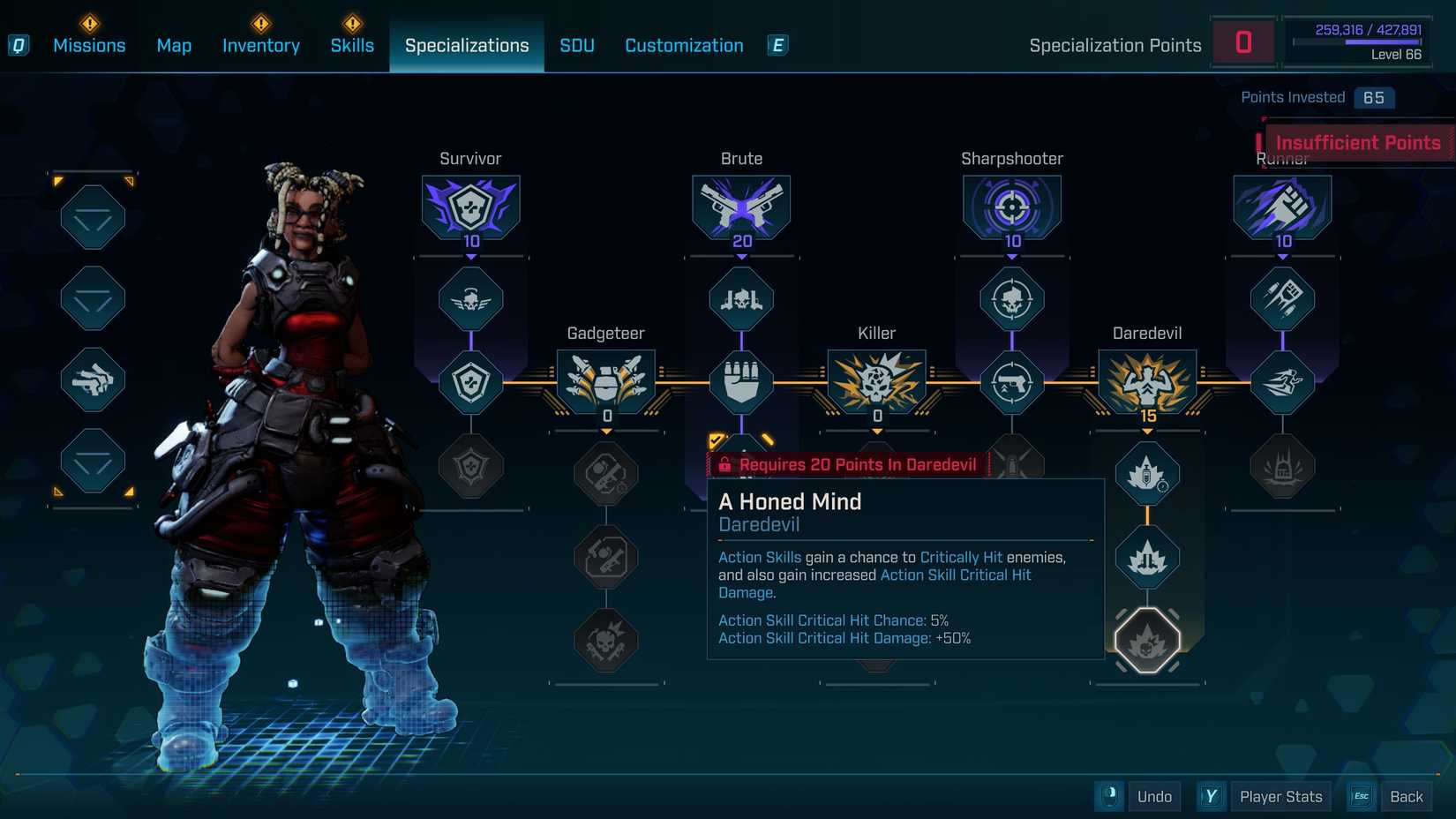
Task: Select the Killer skull tree emblem
Action: 876,381
